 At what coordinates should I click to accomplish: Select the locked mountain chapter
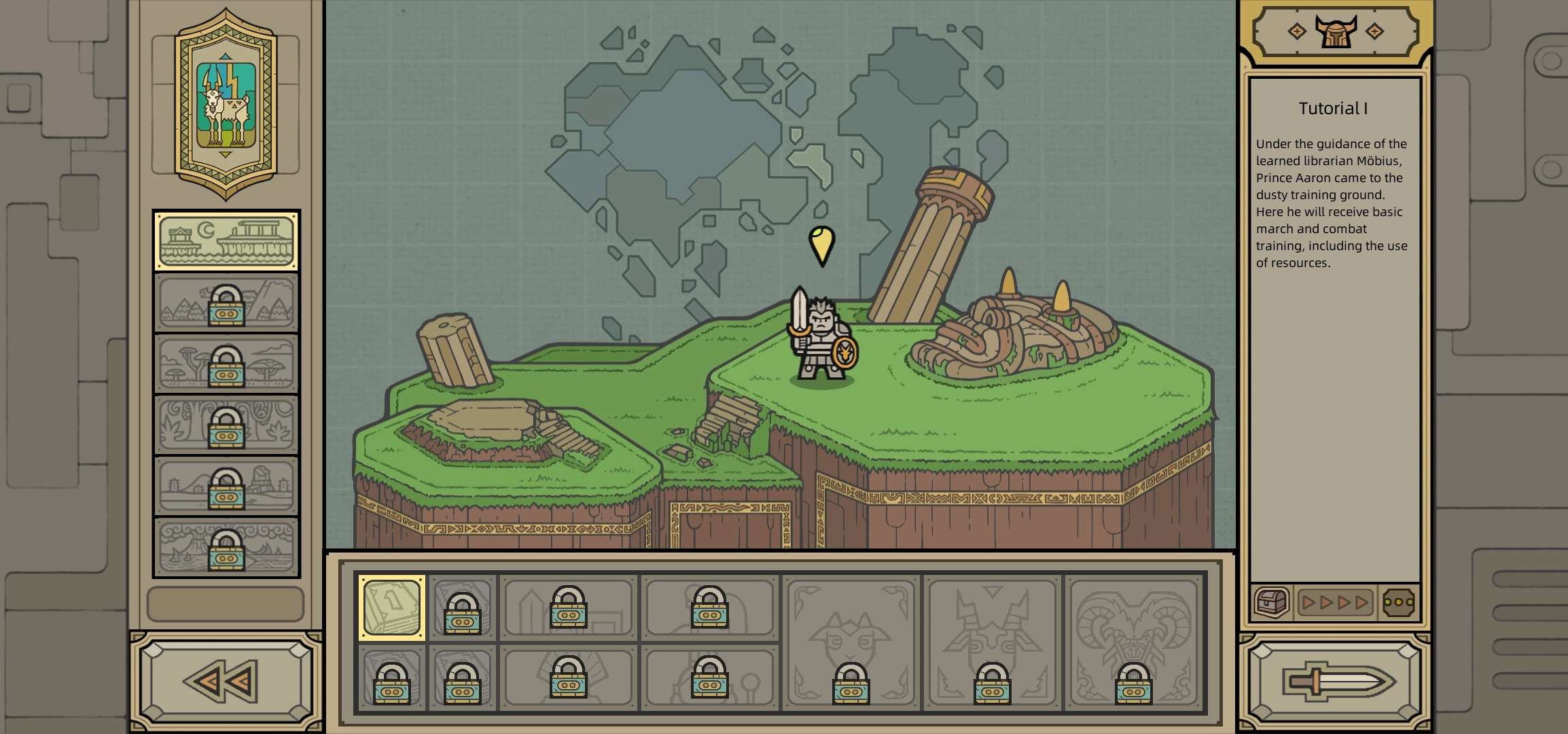(x=226, y=303)
